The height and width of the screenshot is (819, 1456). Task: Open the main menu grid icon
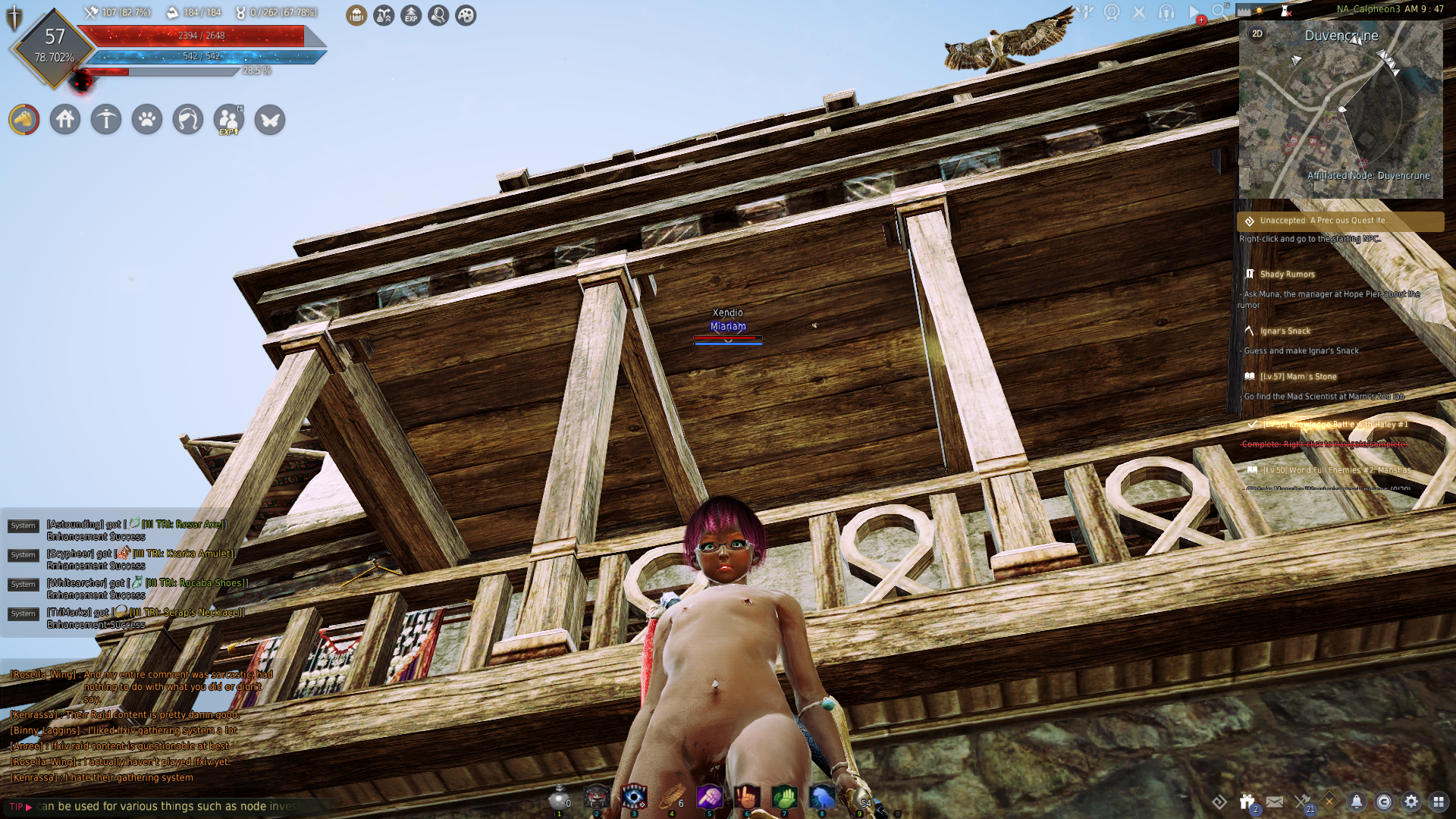1439,802
